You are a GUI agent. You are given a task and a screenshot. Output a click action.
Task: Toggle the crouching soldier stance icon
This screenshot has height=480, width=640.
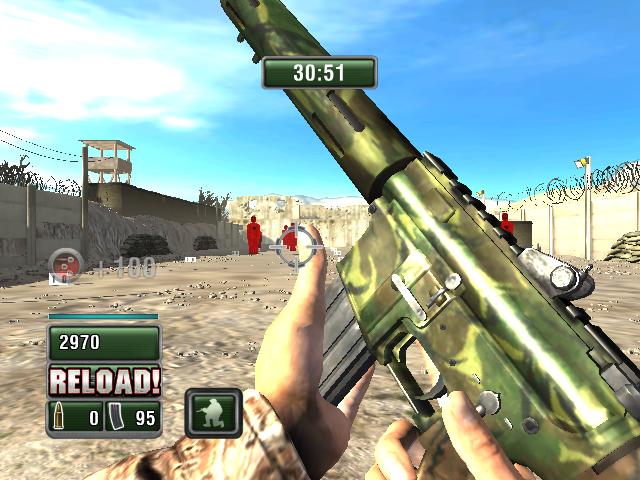click(214, 411)
